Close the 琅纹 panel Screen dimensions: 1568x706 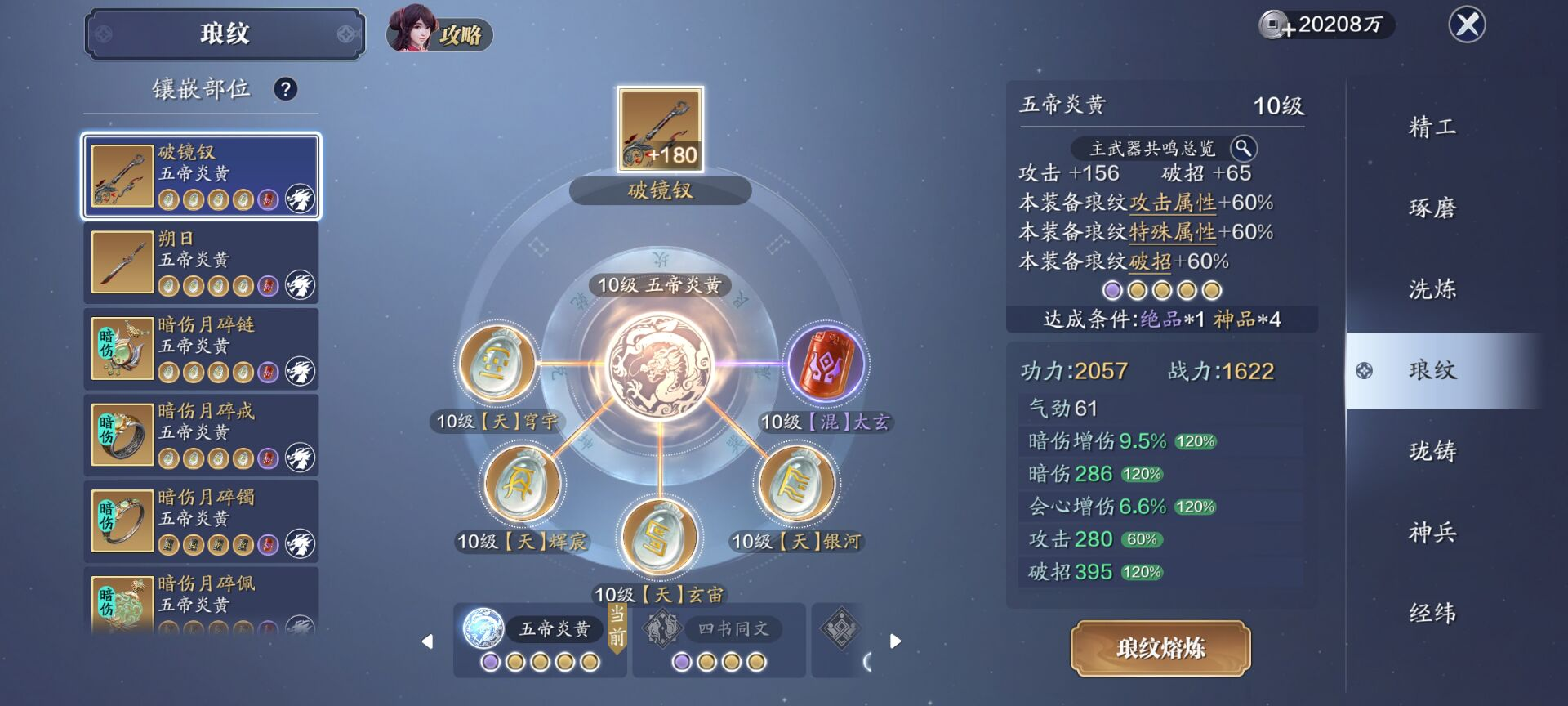(1467, 25)
